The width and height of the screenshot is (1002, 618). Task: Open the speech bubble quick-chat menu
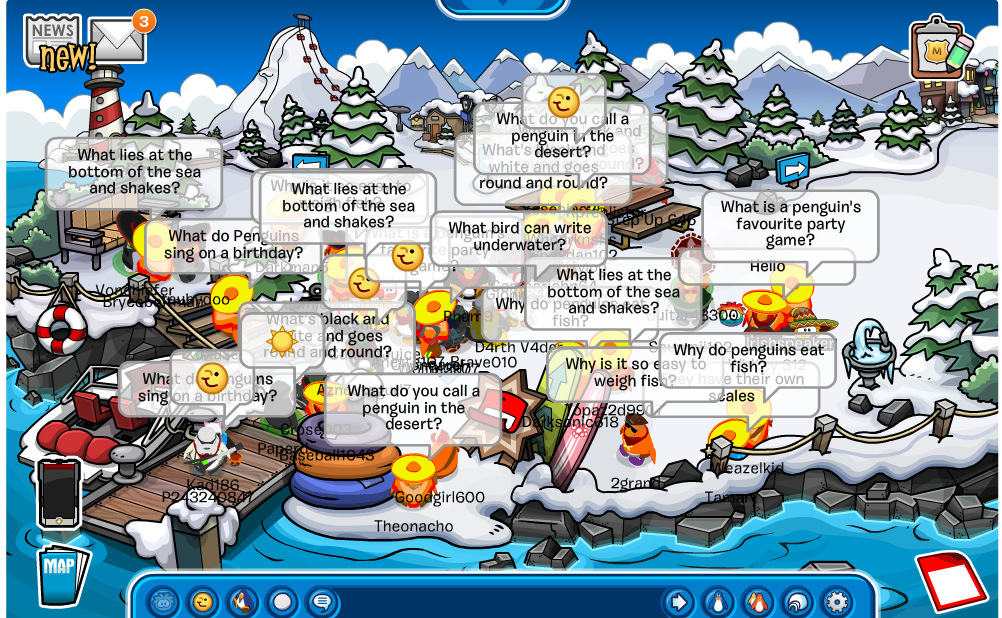[x=321, y=602]
